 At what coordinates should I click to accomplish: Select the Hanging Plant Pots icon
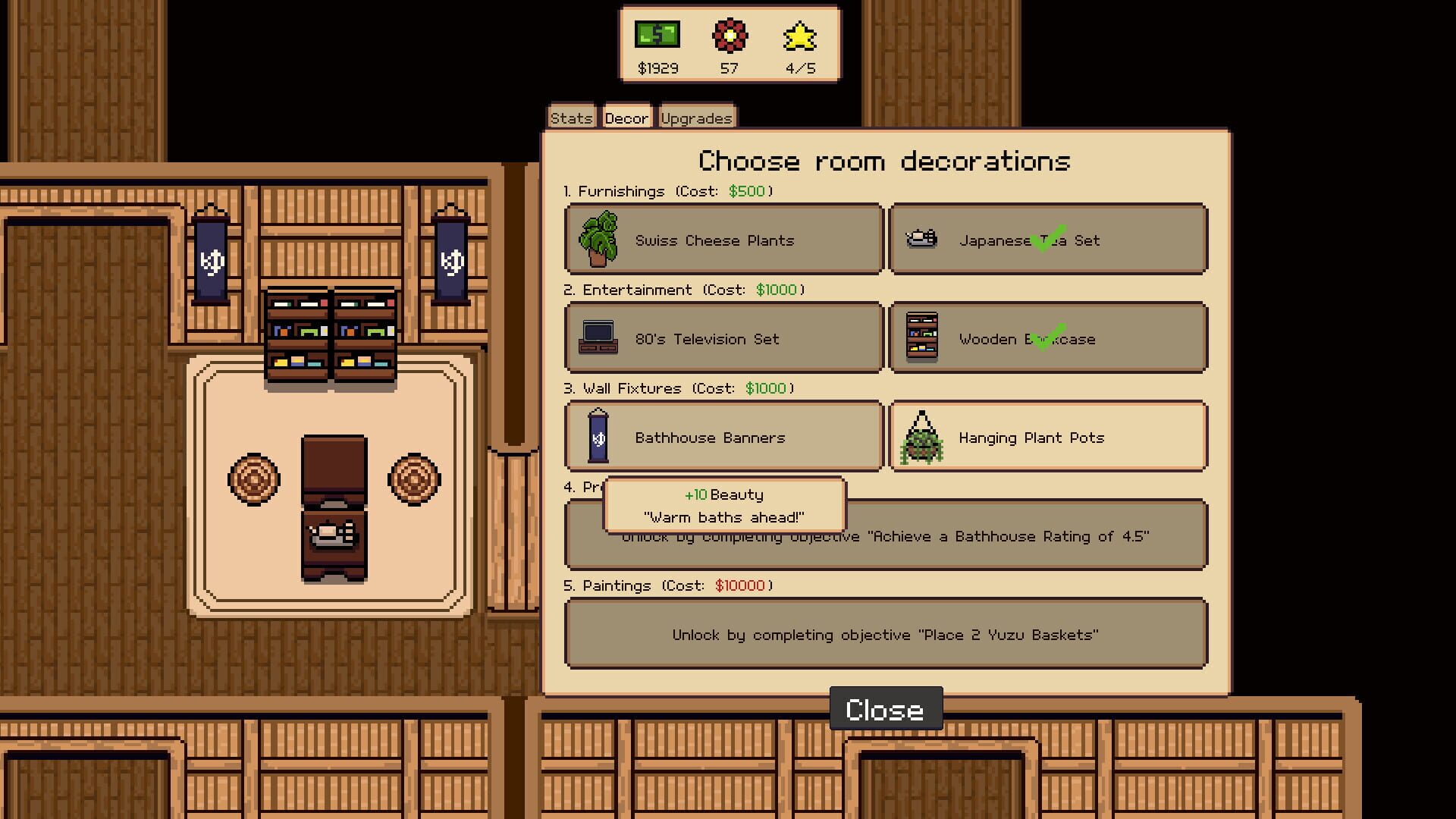point(921,437)
